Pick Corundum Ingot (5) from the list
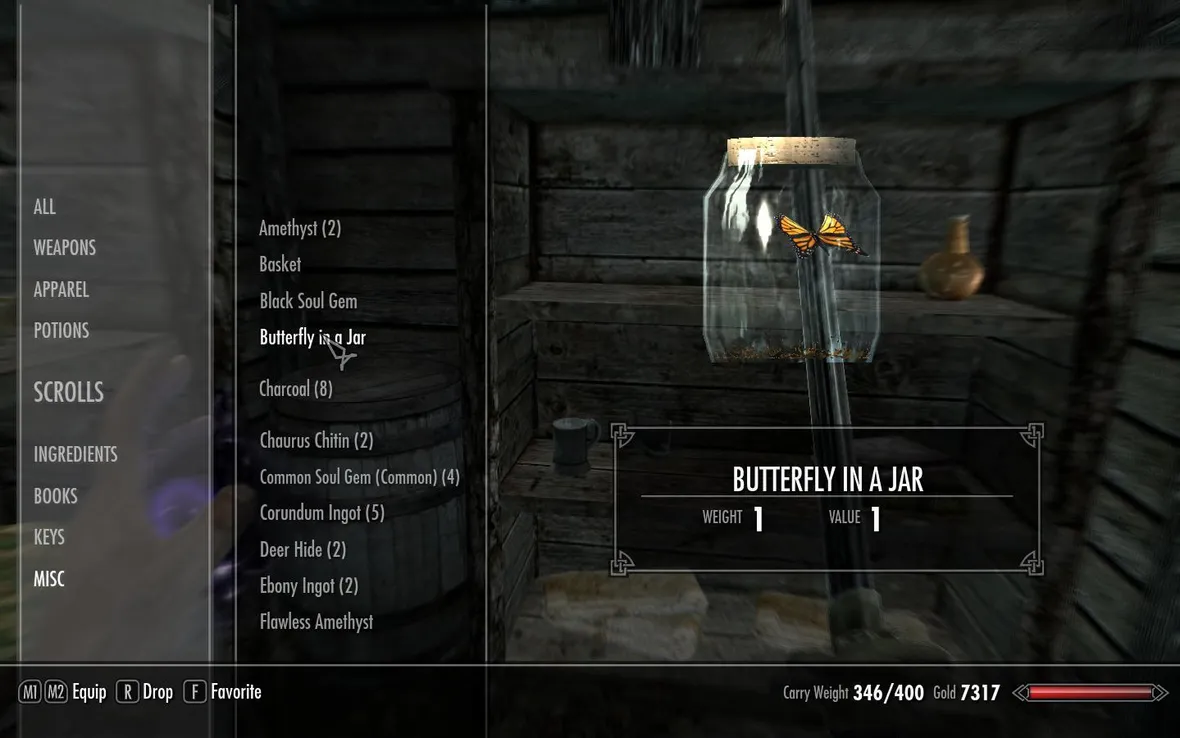This screenshot has height=738, width=1180. 322,513
